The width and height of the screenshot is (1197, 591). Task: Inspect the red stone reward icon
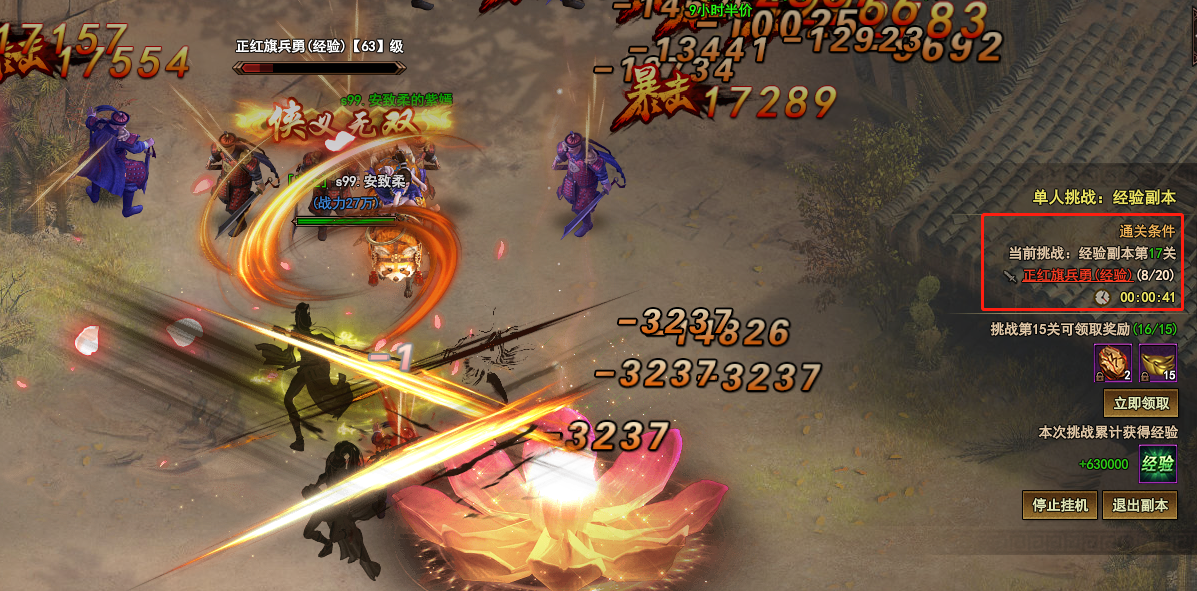pyautogui.click(x=1113, y=363)
